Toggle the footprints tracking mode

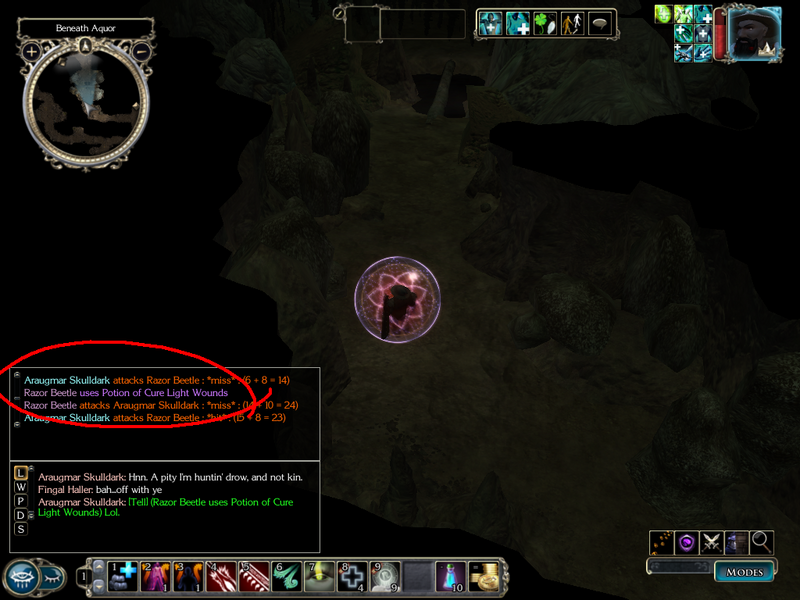tap(662, 542)
